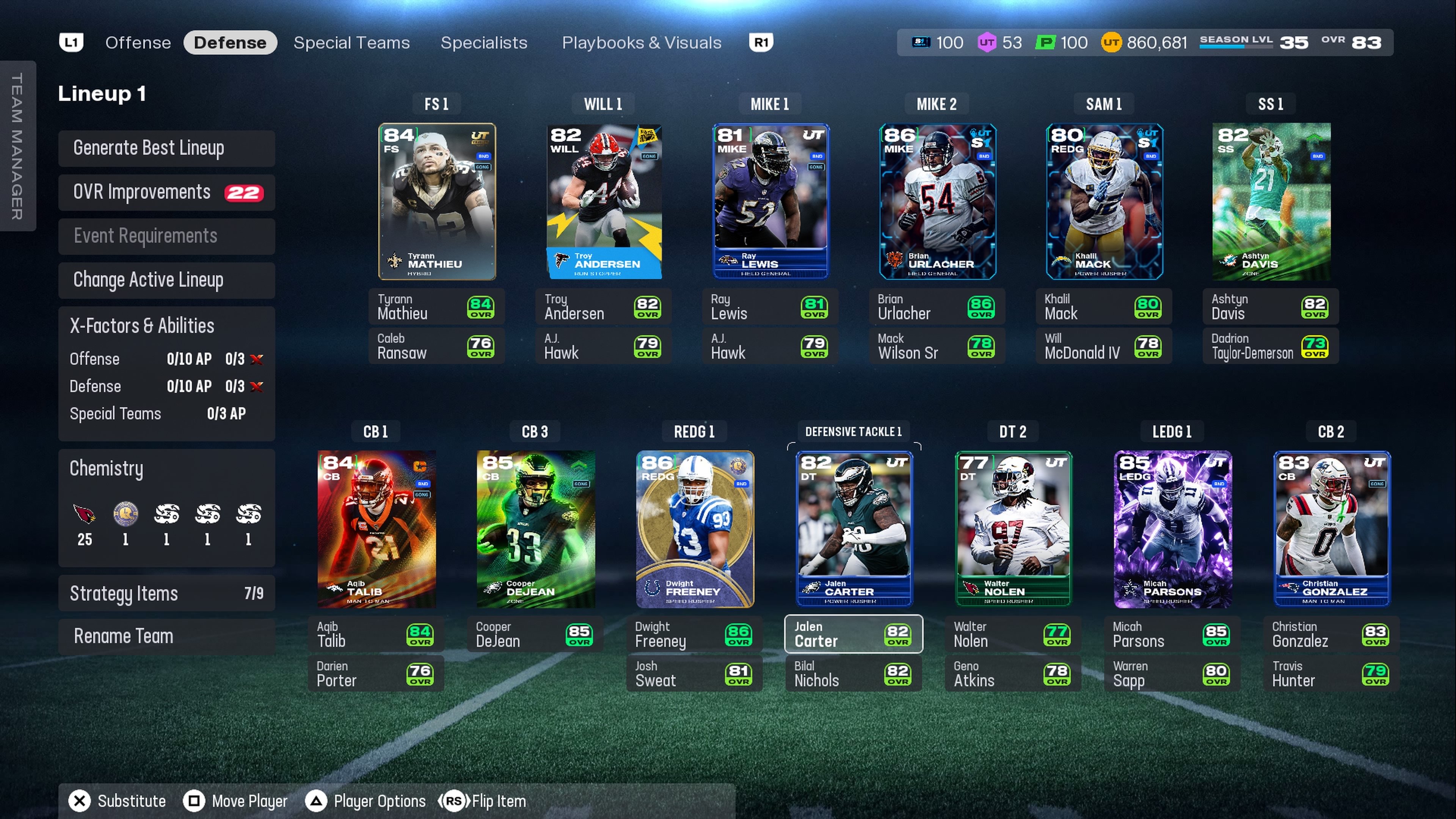Select the Rename Team option
This screenshot has height=819, width=1456.
point(166,636)
